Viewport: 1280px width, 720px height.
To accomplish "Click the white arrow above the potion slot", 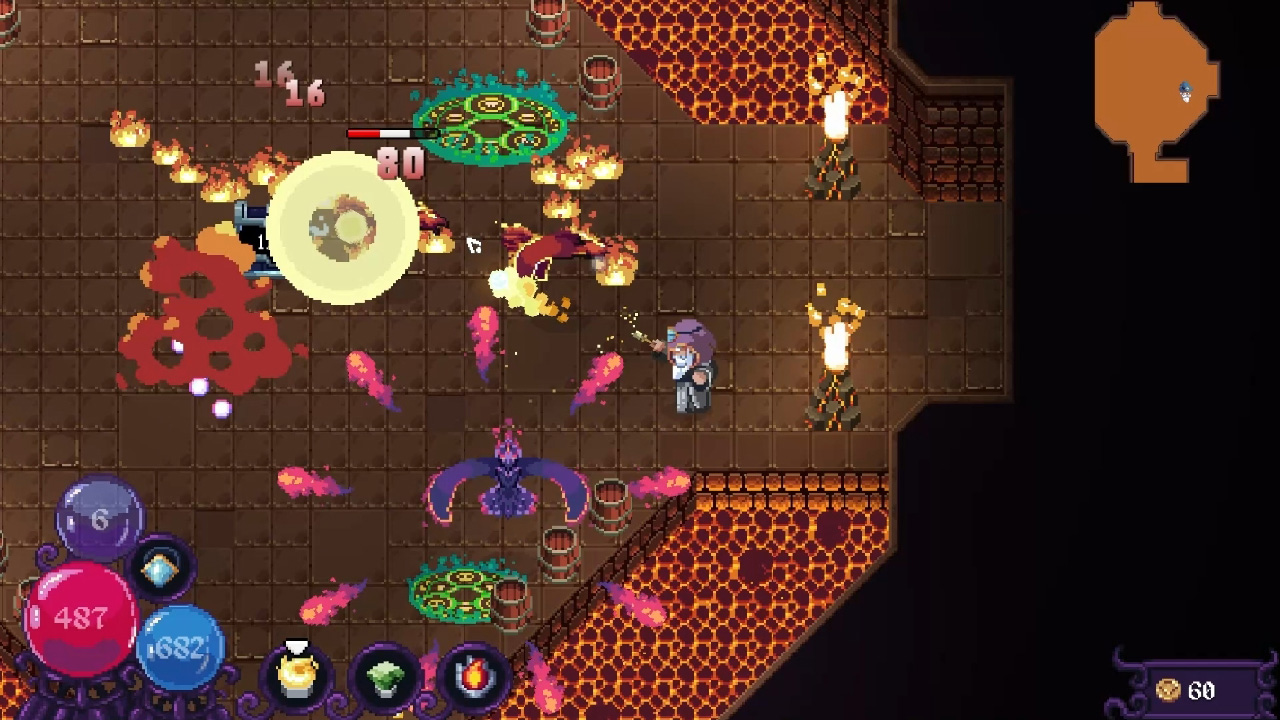I will click(x=297, y=645).
